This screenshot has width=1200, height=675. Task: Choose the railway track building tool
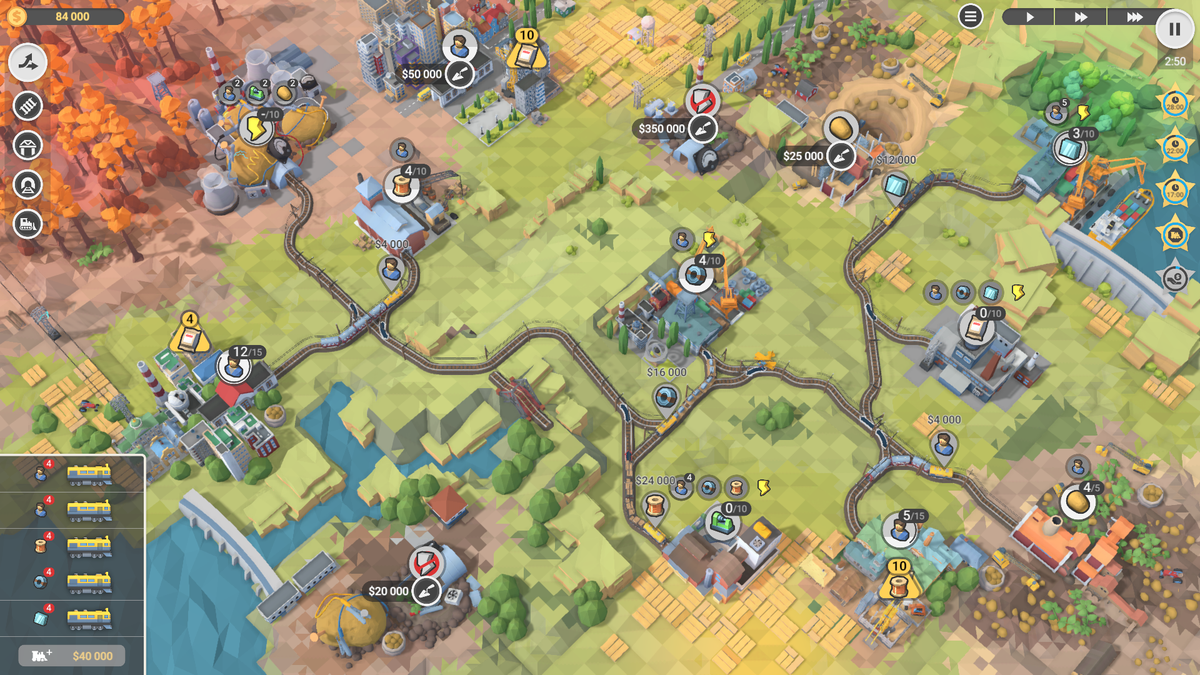click(x=29, y=105)
